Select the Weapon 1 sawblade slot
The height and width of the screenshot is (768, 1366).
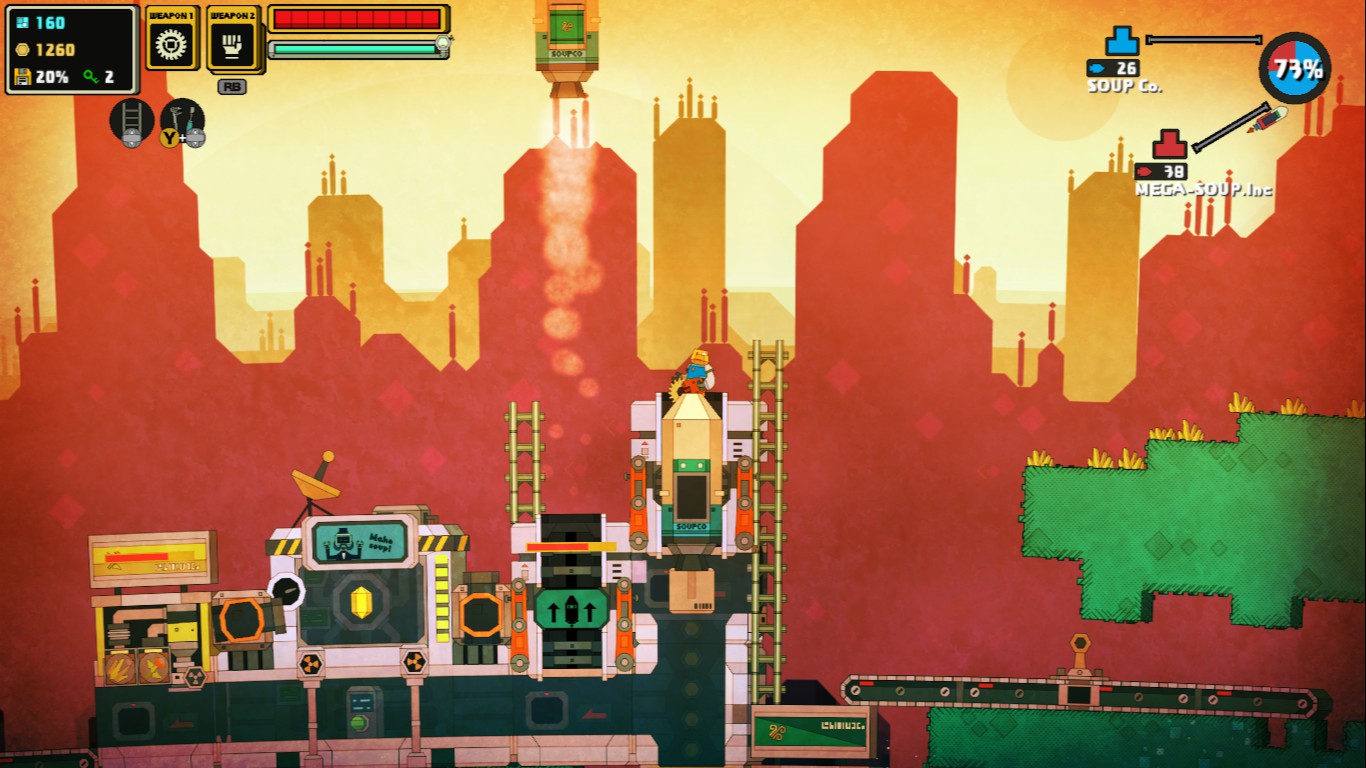click(172, 41)
